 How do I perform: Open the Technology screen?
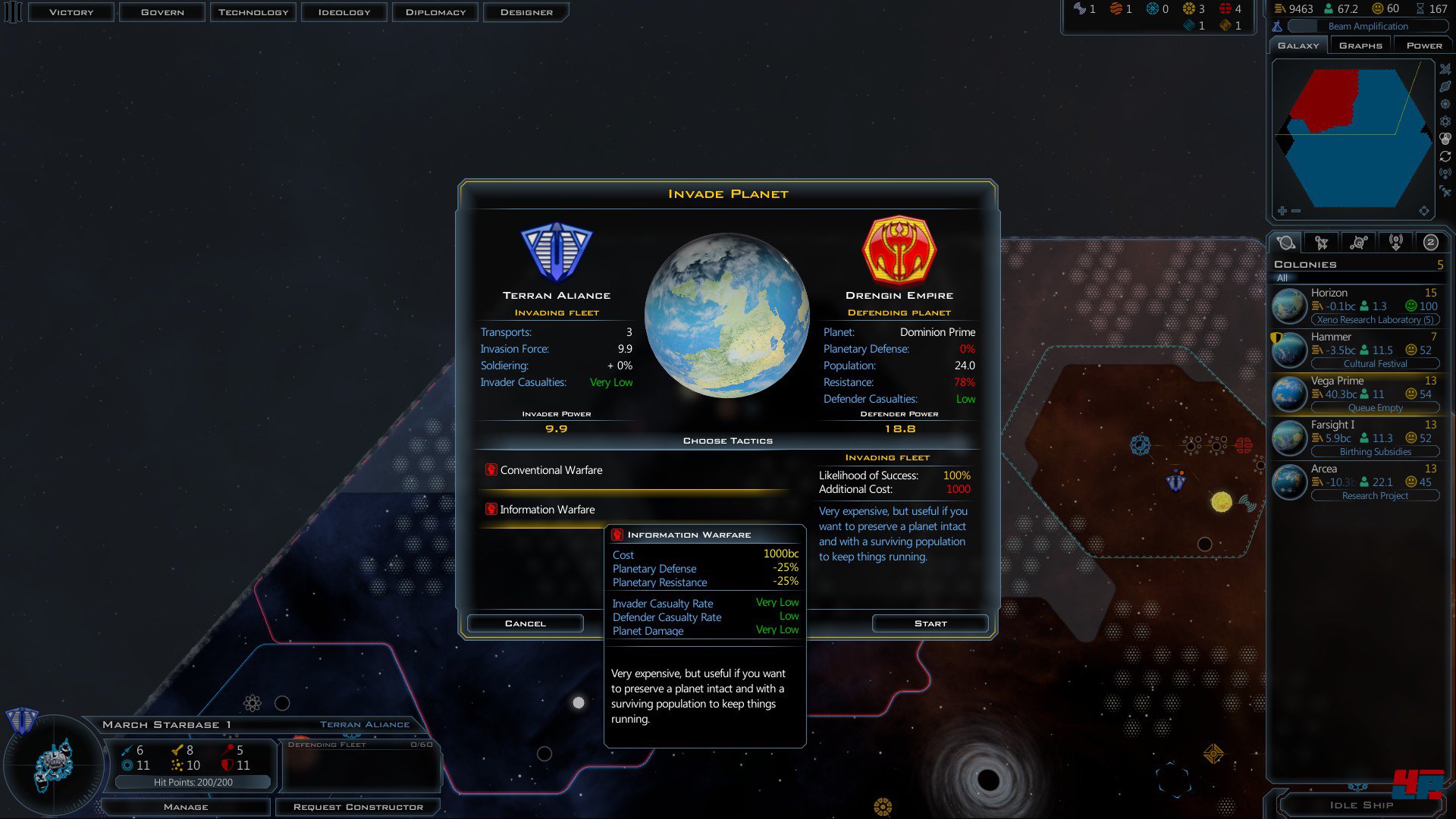[x=253, y=12]
